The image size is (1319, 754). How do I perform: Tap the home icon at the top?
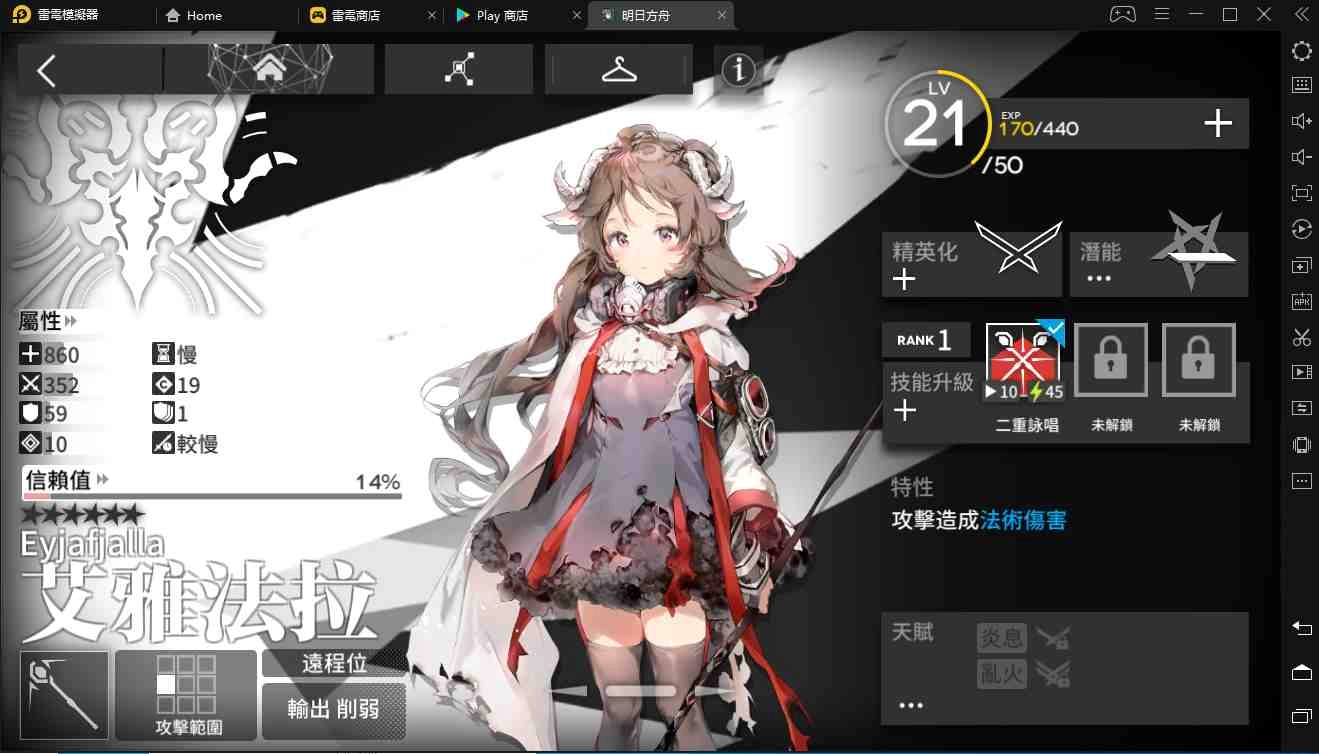[x=268, y=68]
